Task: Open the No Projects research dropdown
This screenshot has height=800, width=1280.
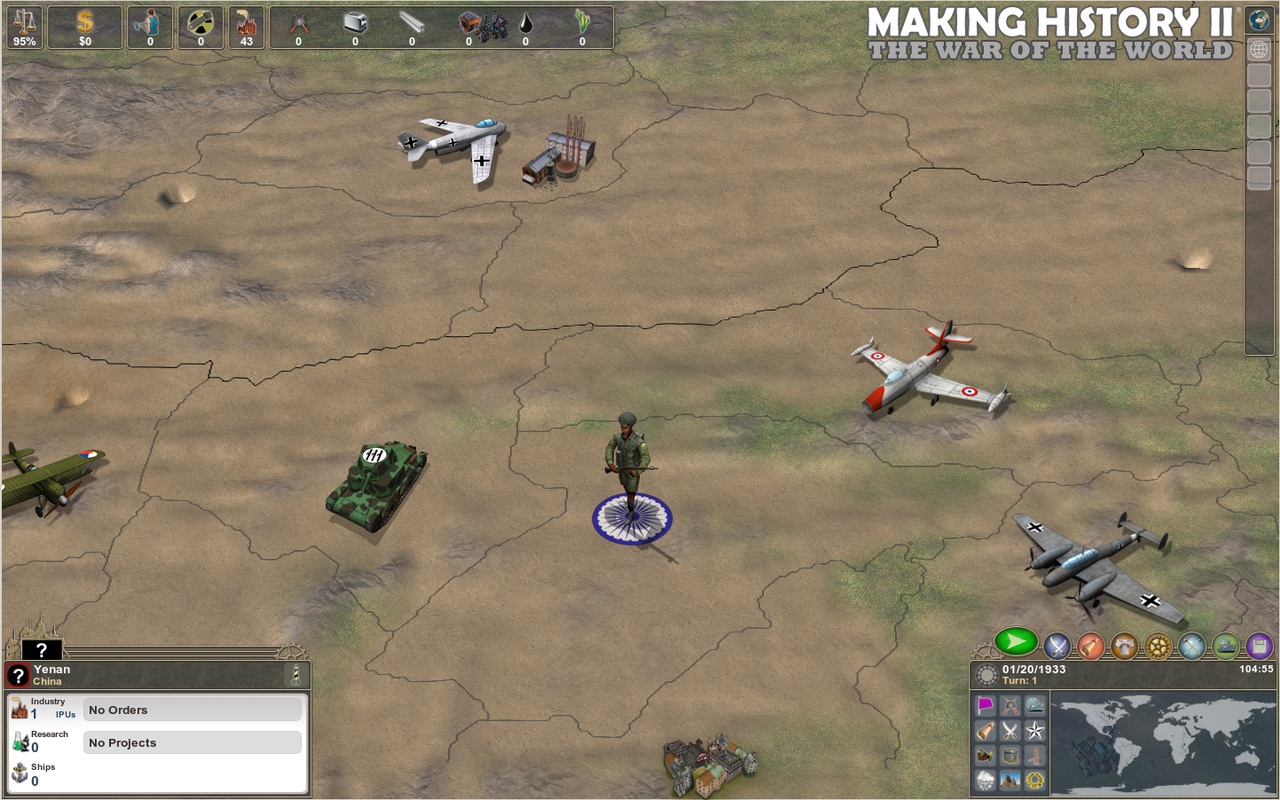Action: [192, 742]
